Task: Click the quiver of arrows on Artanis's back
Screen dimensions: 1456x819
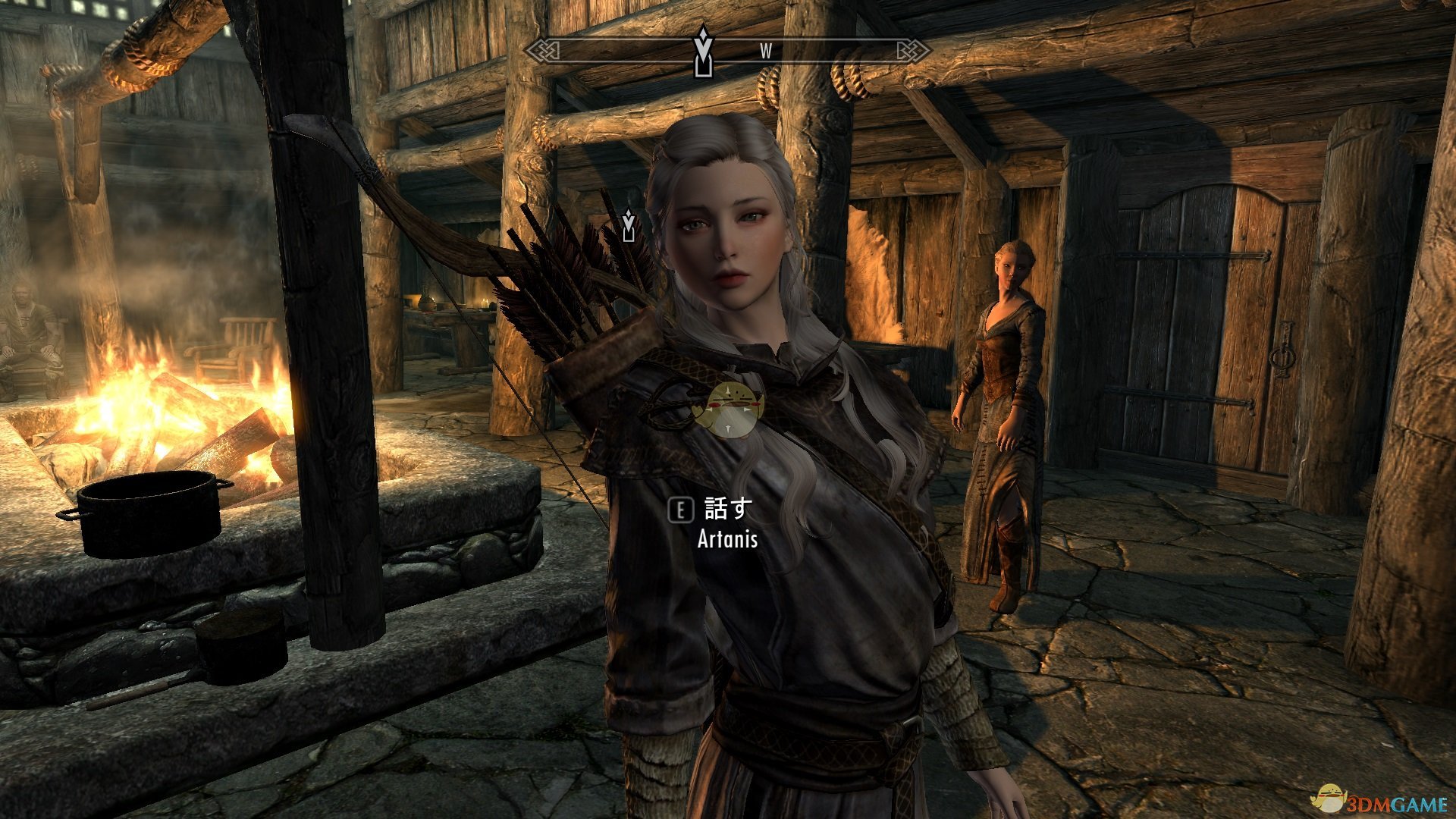Action: coord(576,318)
